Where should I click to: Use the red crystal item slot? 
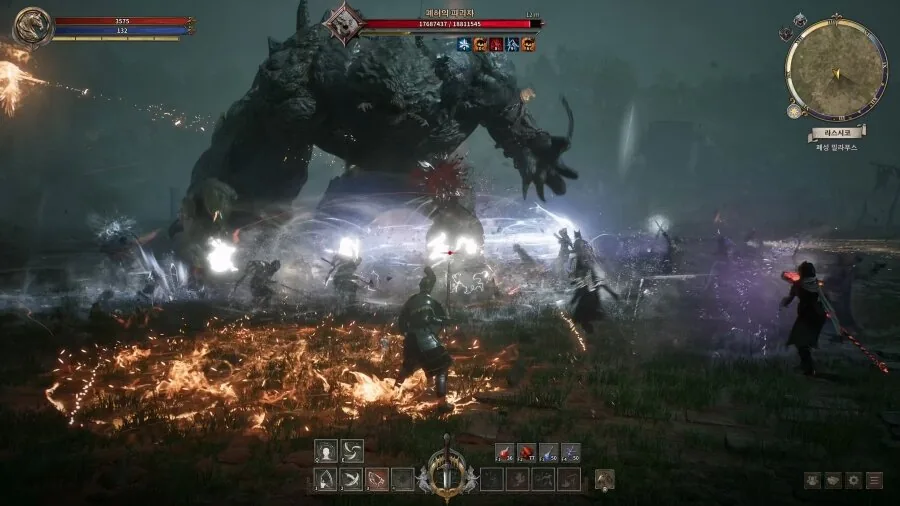tap(526, 452)
